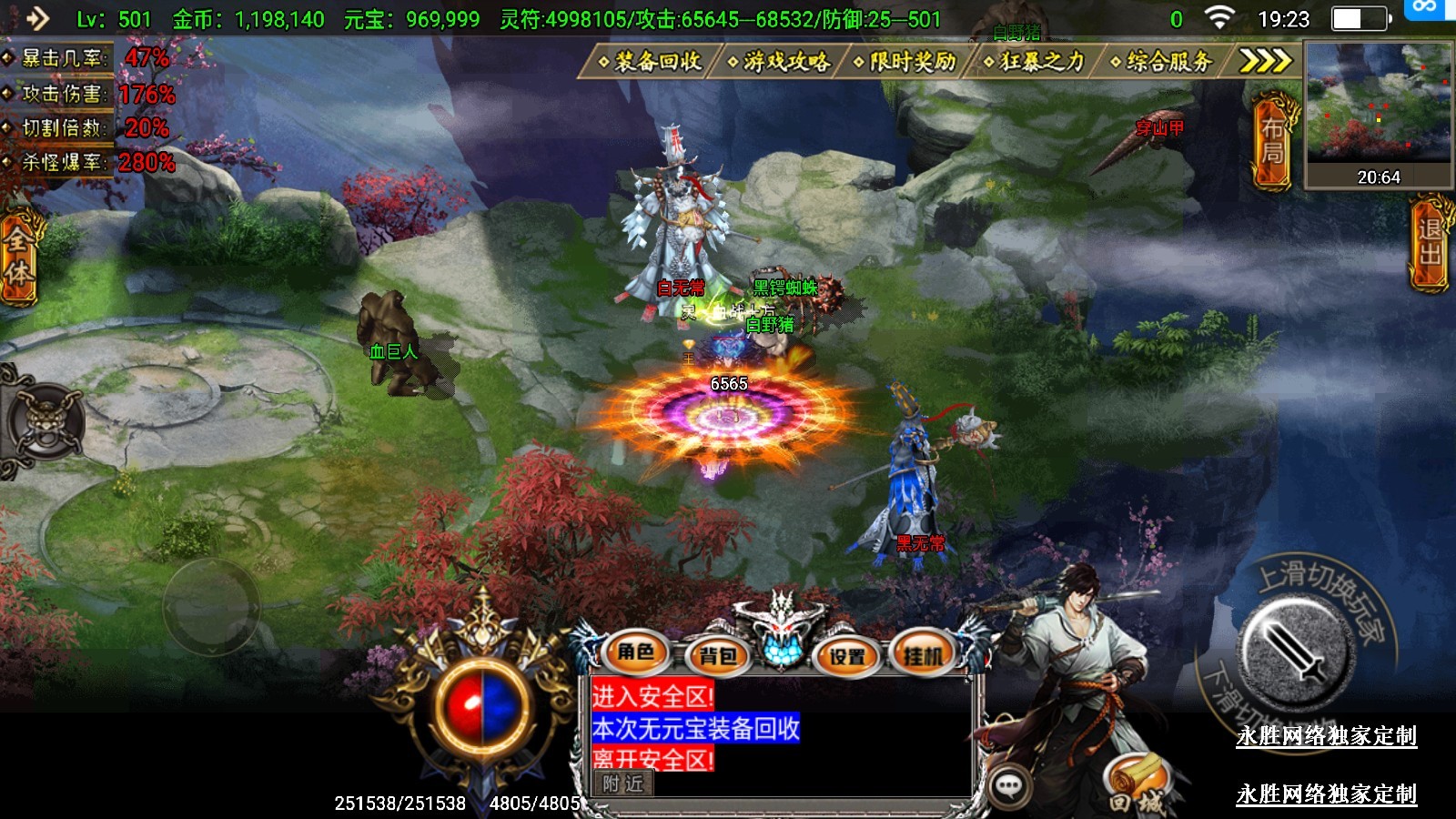
Task: Open the 设置 settings
Action: (x=847, y=655)
